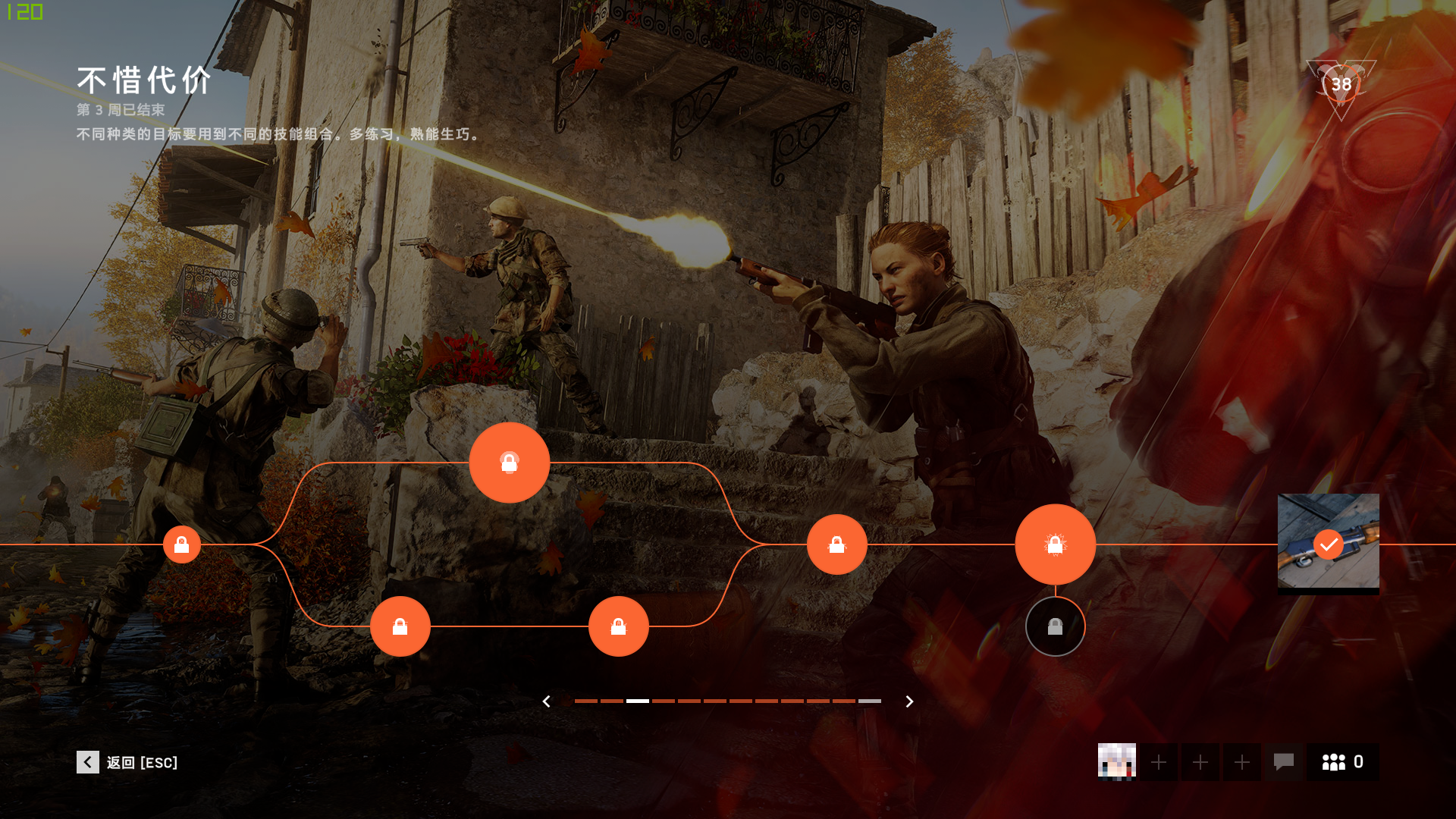Select the small first locked node of the chain
This screenshot has height=819, width=1456.
click(x=182, y=544)
